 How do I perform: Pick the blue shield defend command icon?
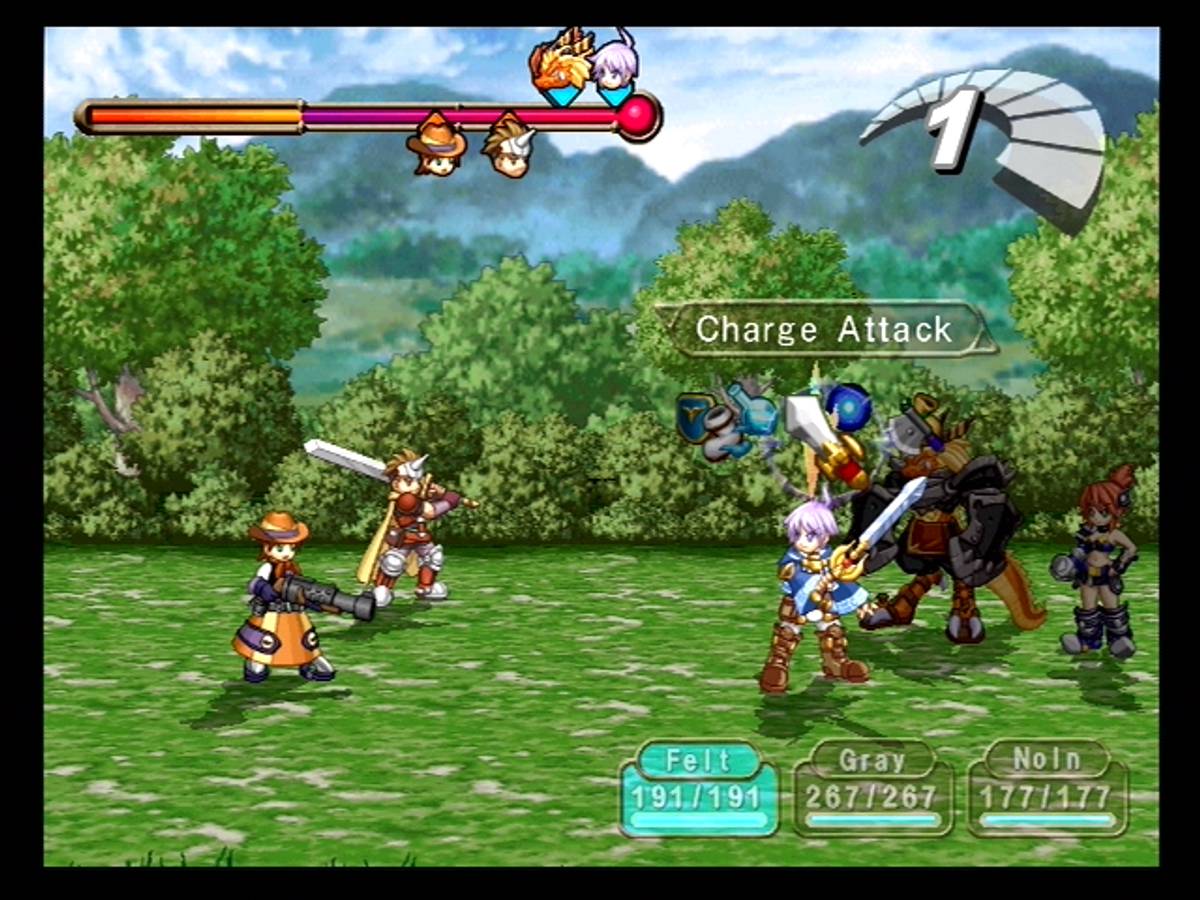694,414
